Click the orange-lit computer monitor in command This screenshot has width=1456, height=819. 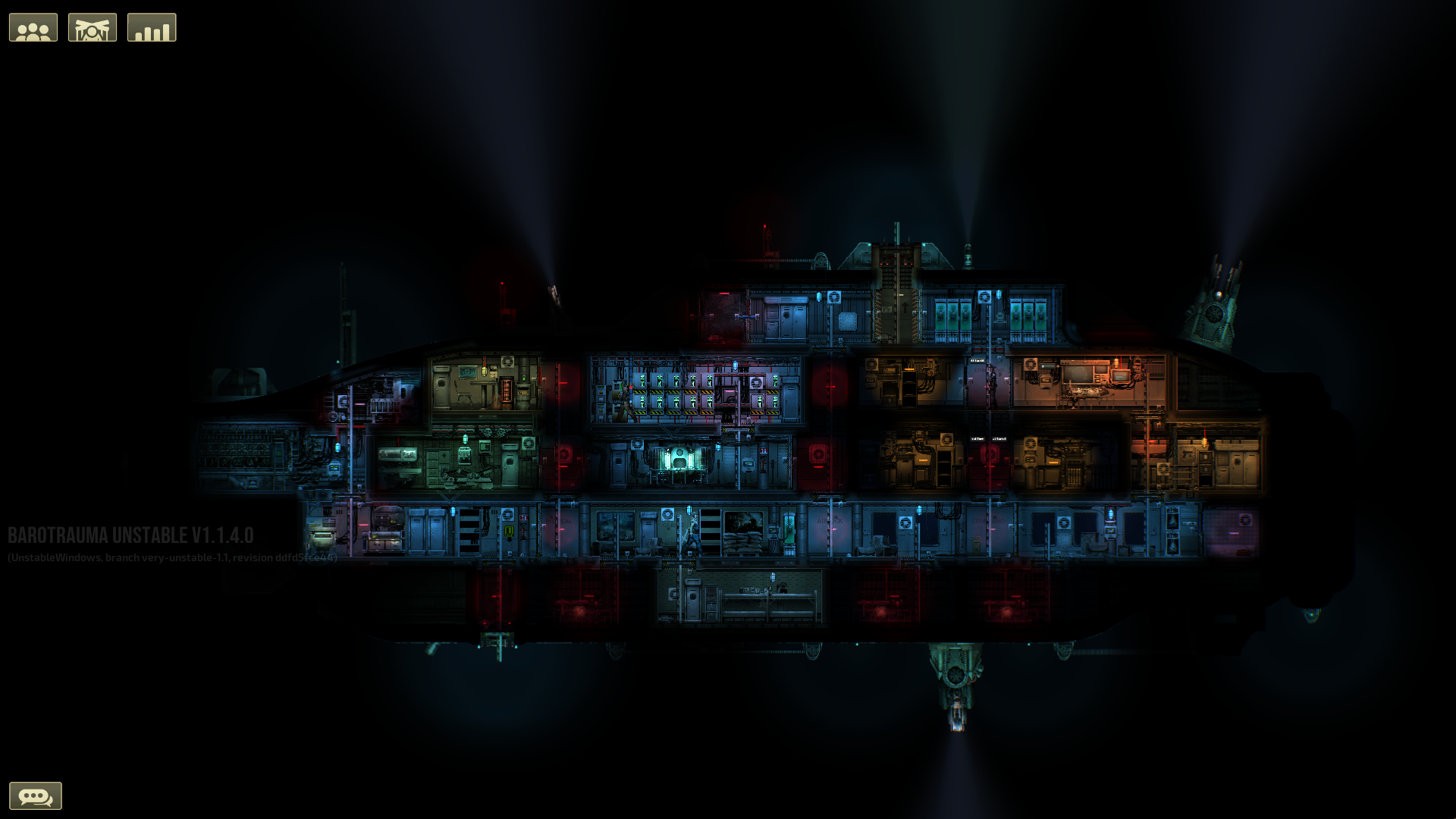1121,377
